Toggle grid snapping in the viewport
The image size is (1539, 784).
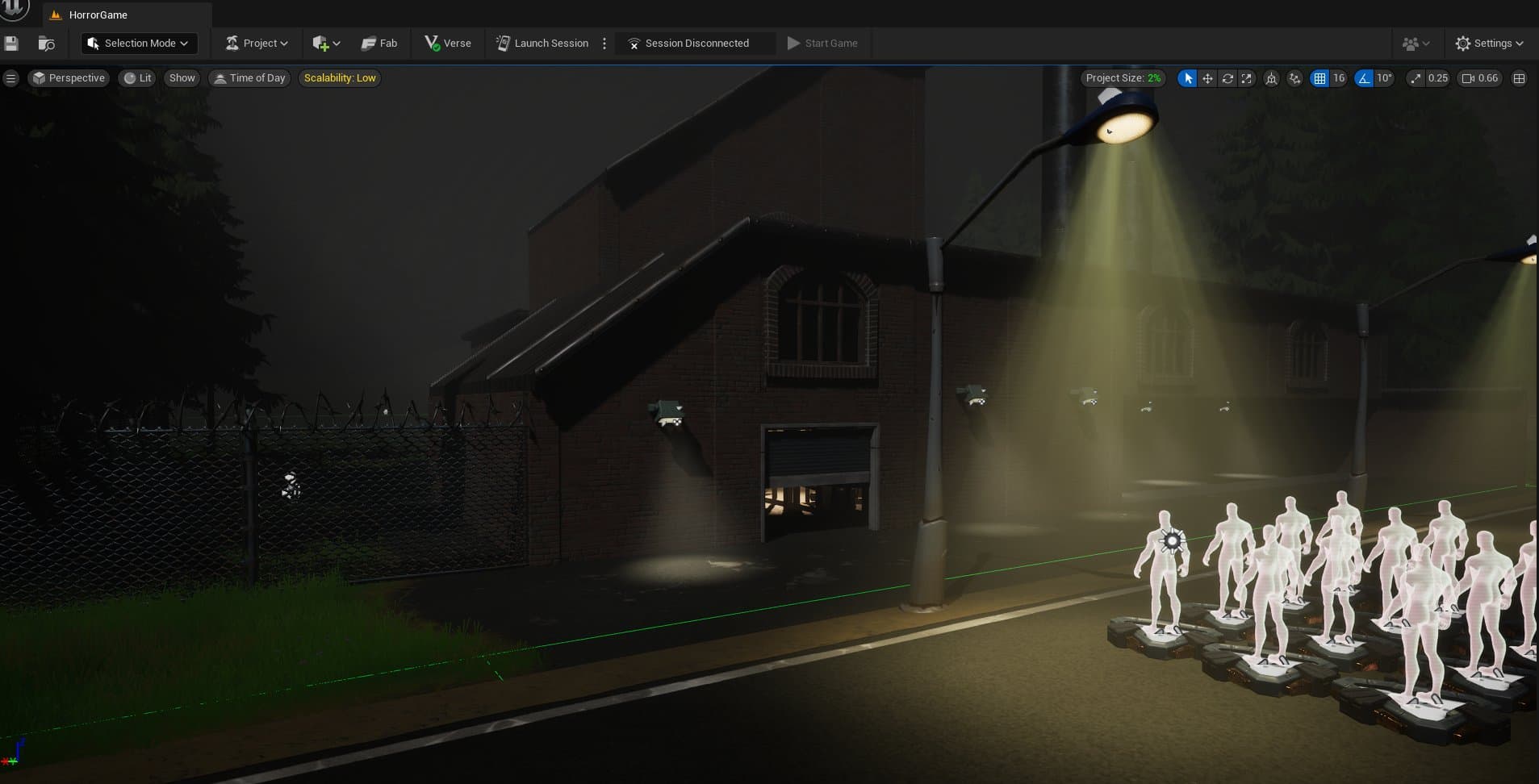click(x=1320, y=78)
